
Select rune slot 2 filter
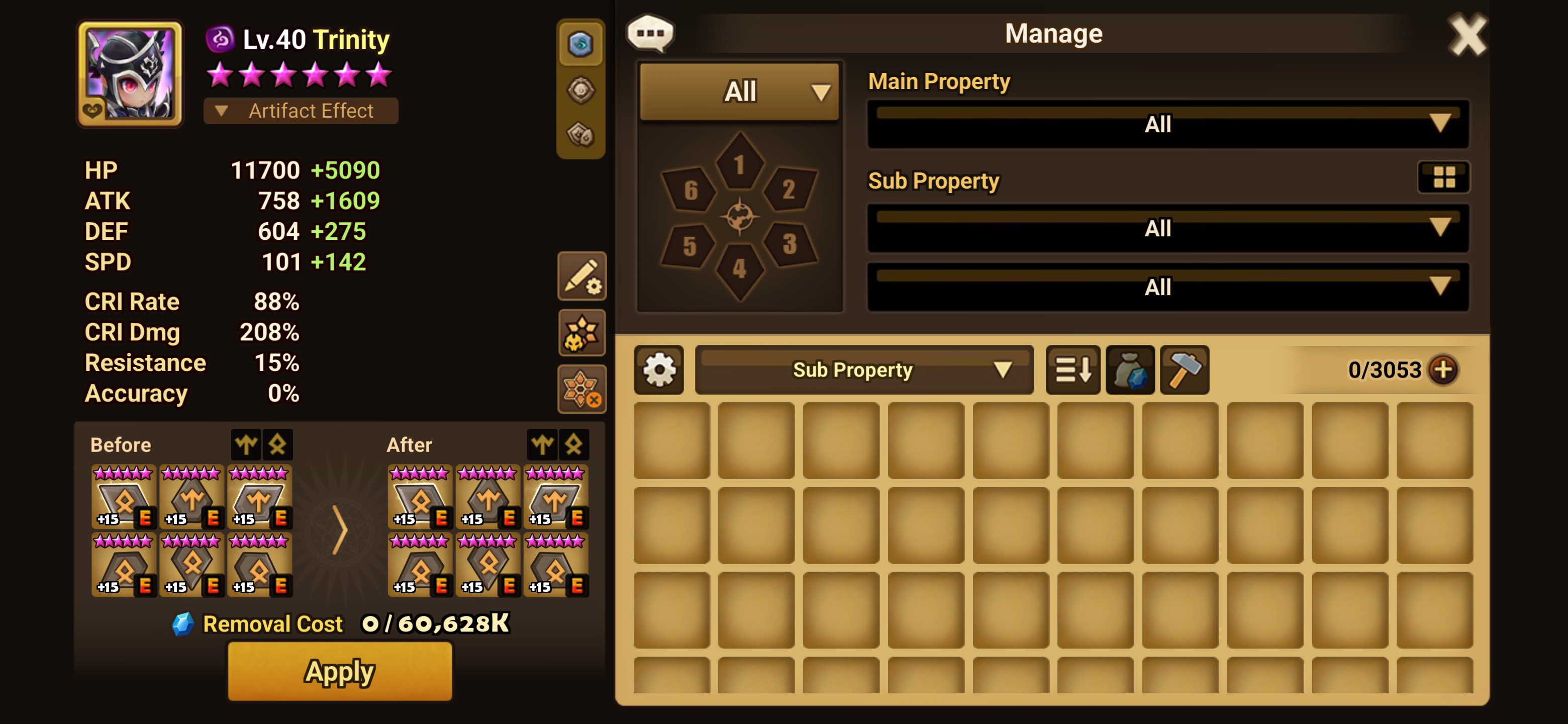tap(789, 190)
